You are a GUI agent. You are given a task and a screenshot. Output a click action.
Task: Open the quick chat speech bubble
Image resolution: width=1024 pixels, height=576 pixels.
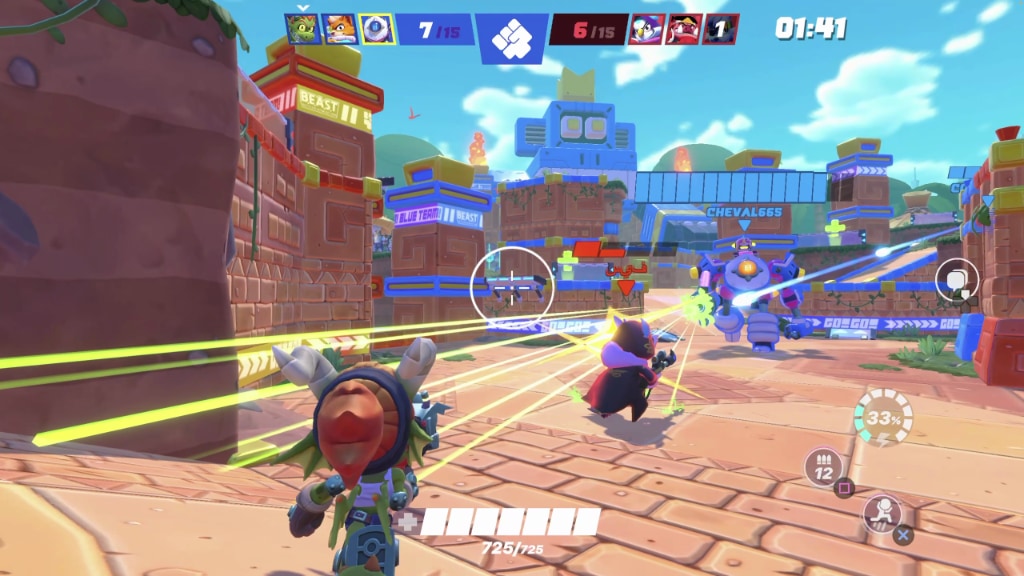(x=957, y=280)
